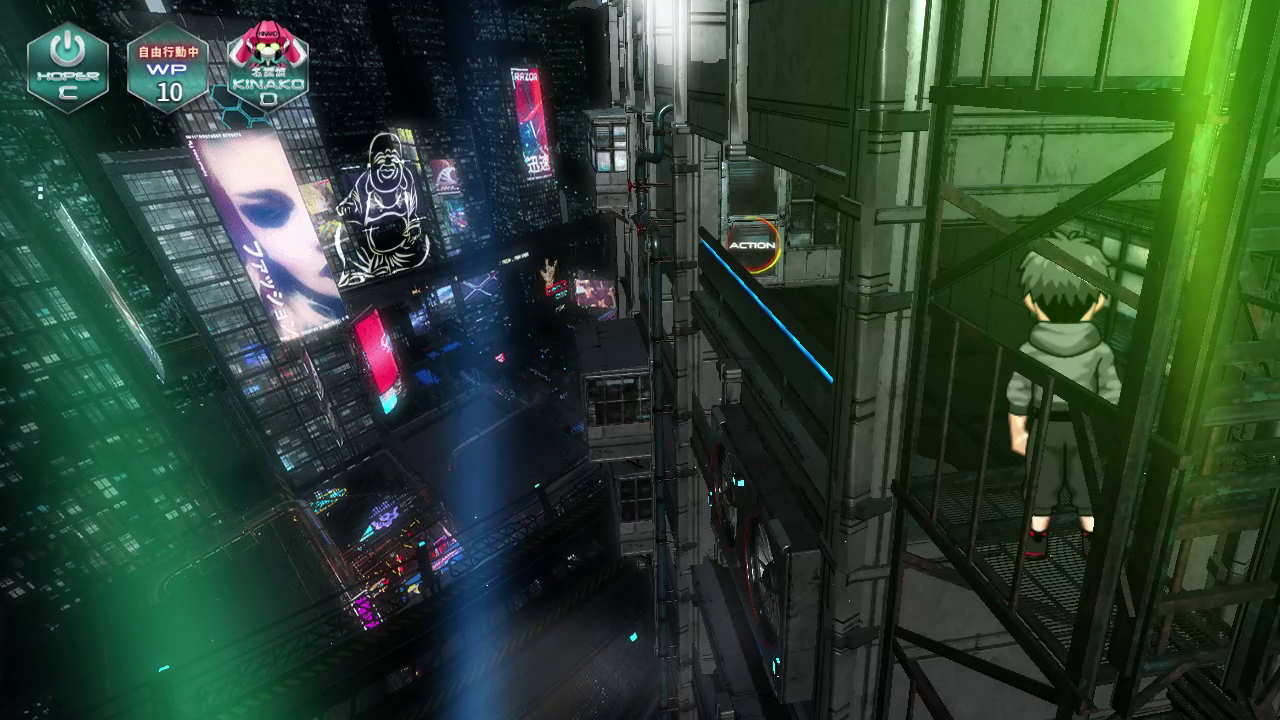
Task: Click the HOPER power icon hexagon
Action: 67,67
